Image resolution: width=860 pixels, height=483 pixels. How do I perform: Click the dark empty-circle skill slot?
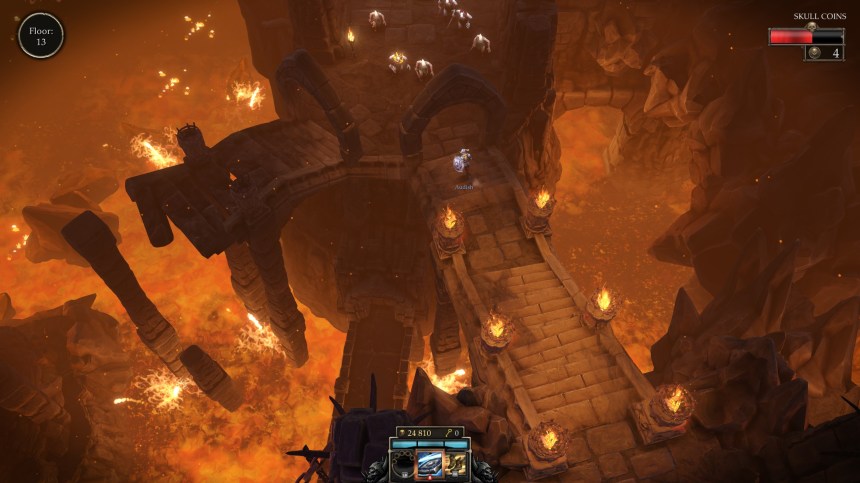(x=403, y=465)
